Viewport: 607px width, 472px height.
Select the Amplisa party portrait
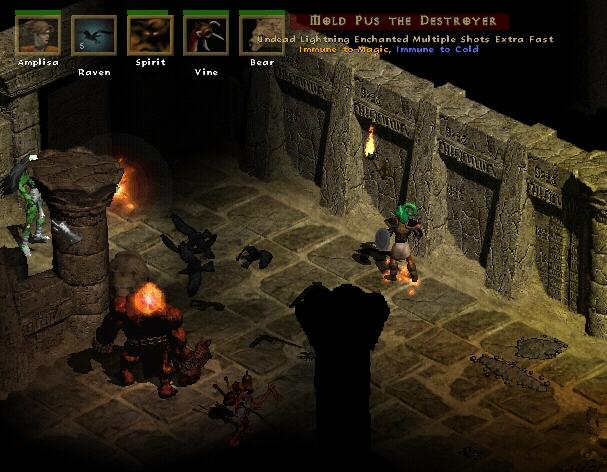tap(38, 33)
